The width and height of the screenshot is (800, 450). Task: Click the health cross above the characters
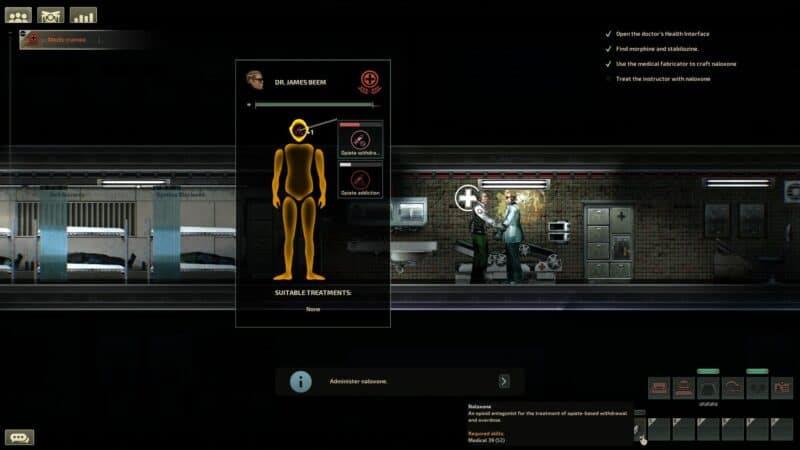(467, 198)
